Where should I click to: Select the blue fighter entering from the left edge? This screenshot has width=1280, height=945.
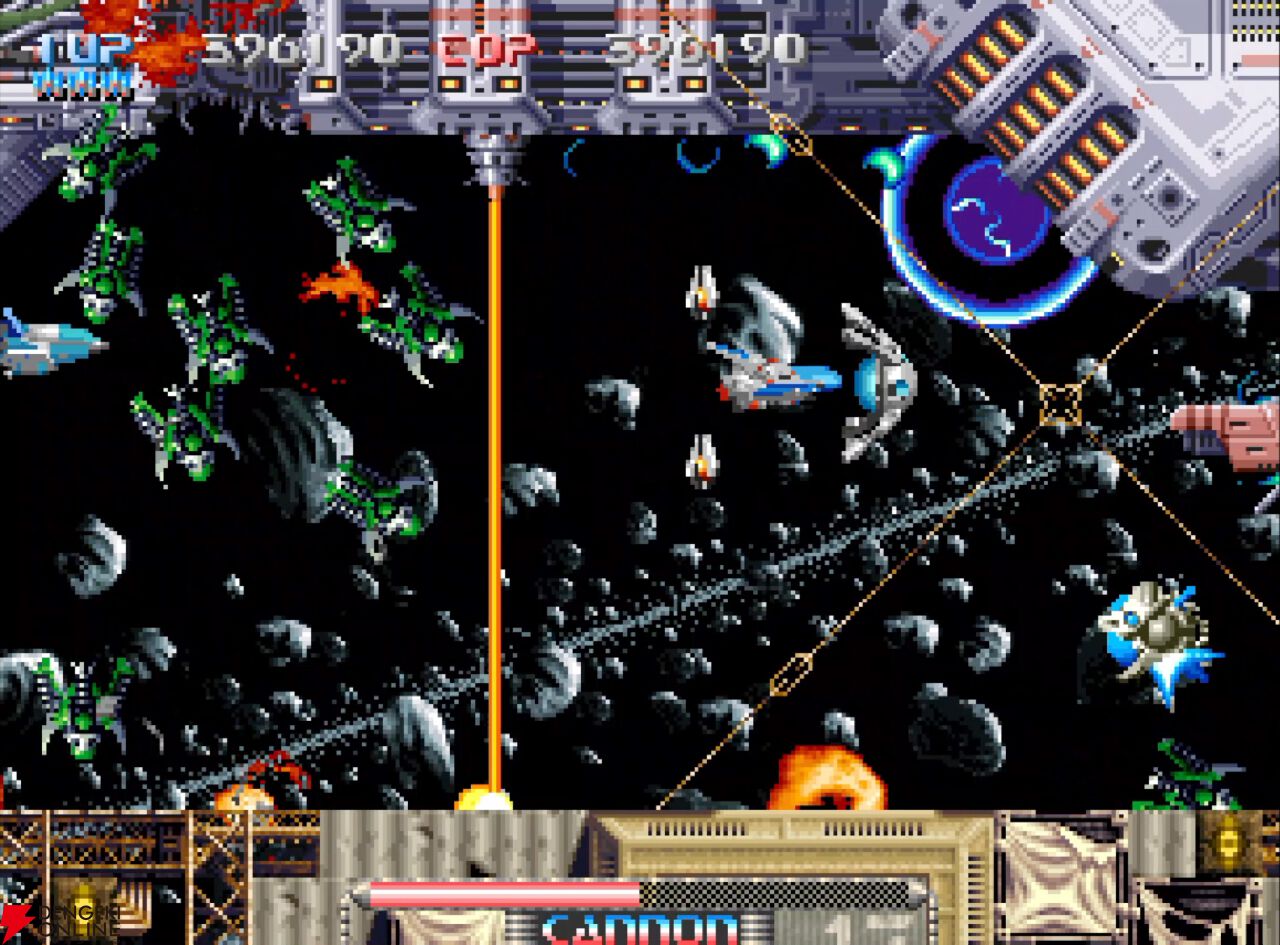click(40, 345)
